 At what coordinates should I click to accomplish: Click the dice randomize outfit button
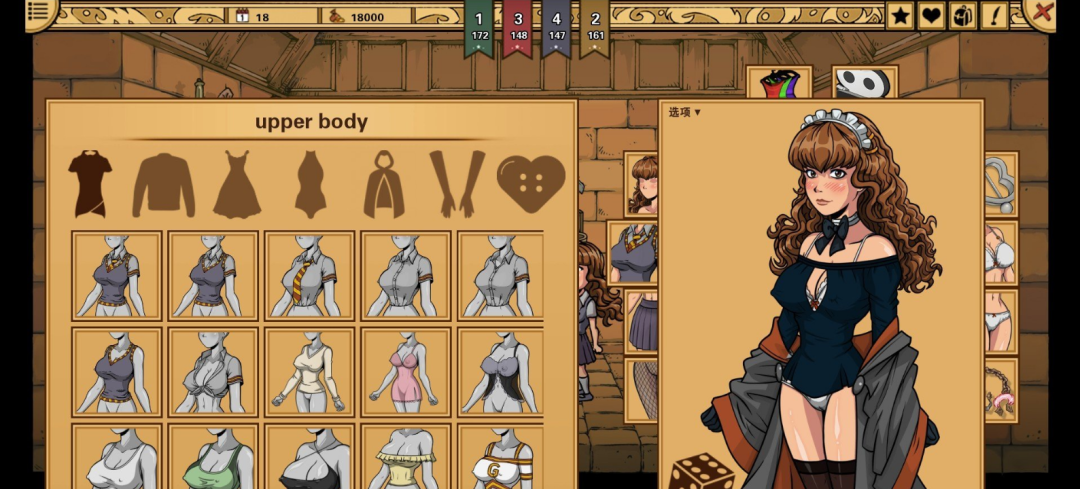tap(702, 470)
